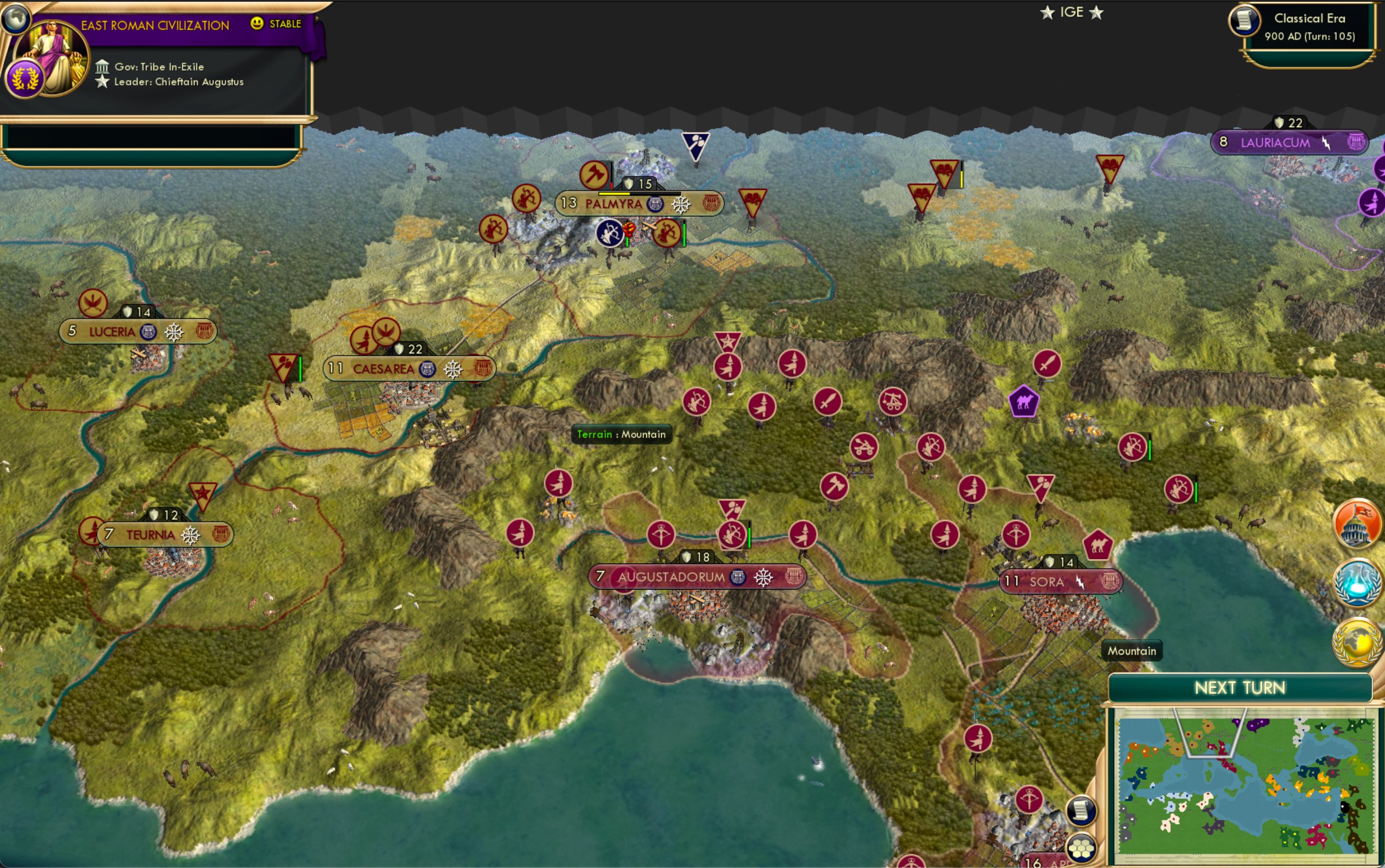Screen dimensions: 1385x868
Task: Open the city screen by clicking PALMYRA's name
Action: point(615,203)
